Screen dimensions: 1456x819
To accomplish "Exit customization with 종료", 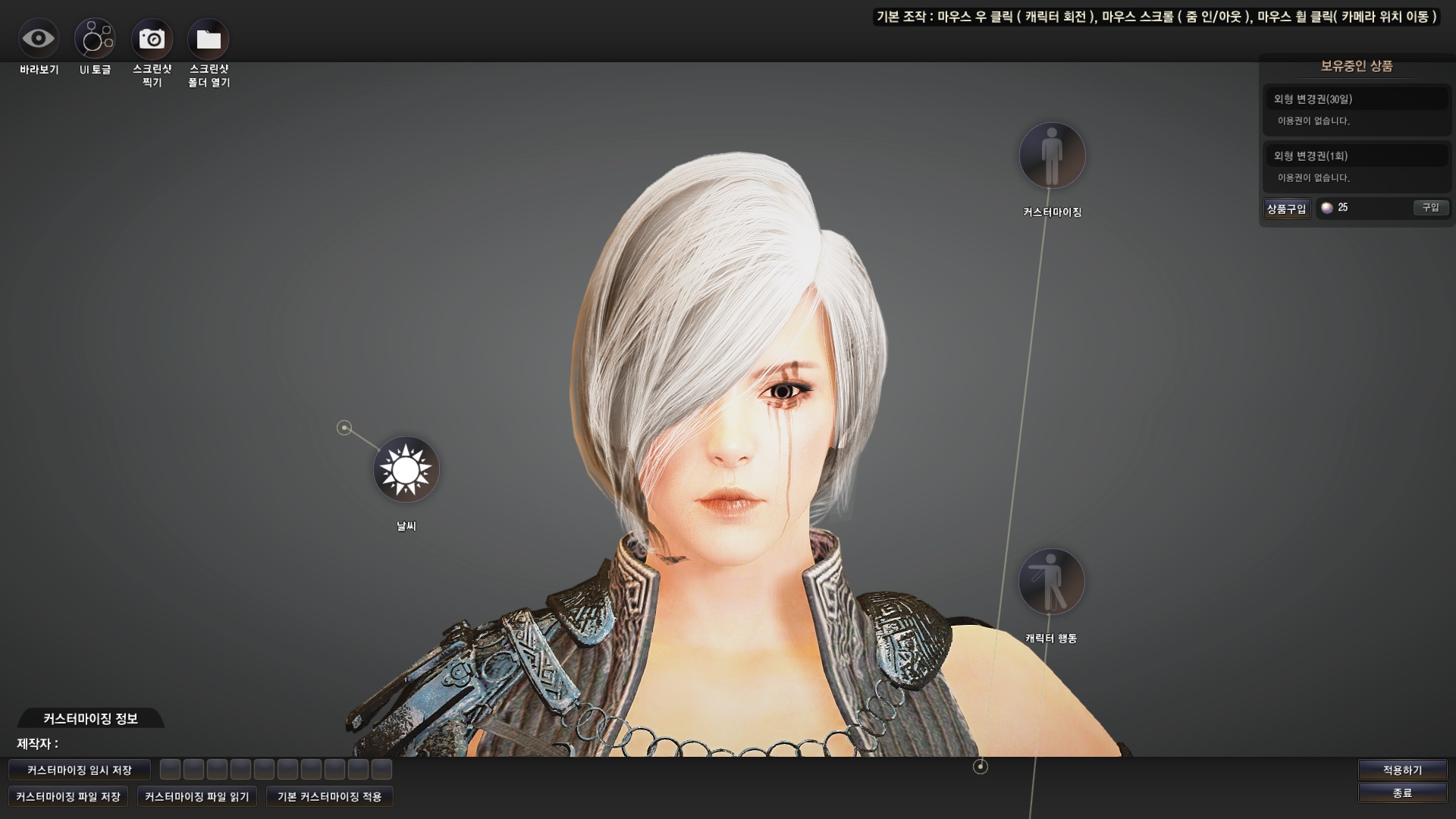I will point(1402,793).
